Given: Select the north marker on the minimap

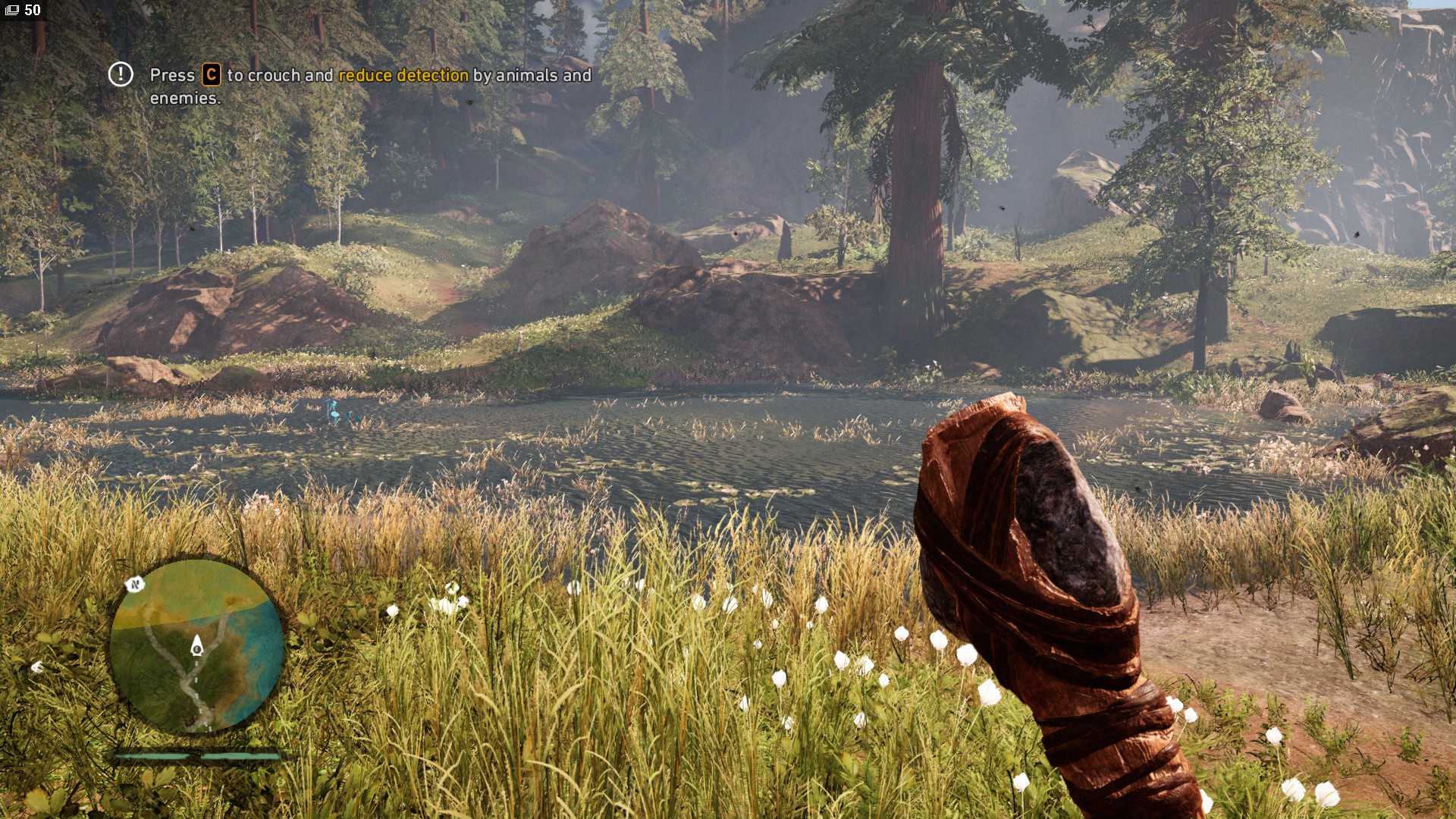Looking at the screenshot, I should [x=135, y=584].
